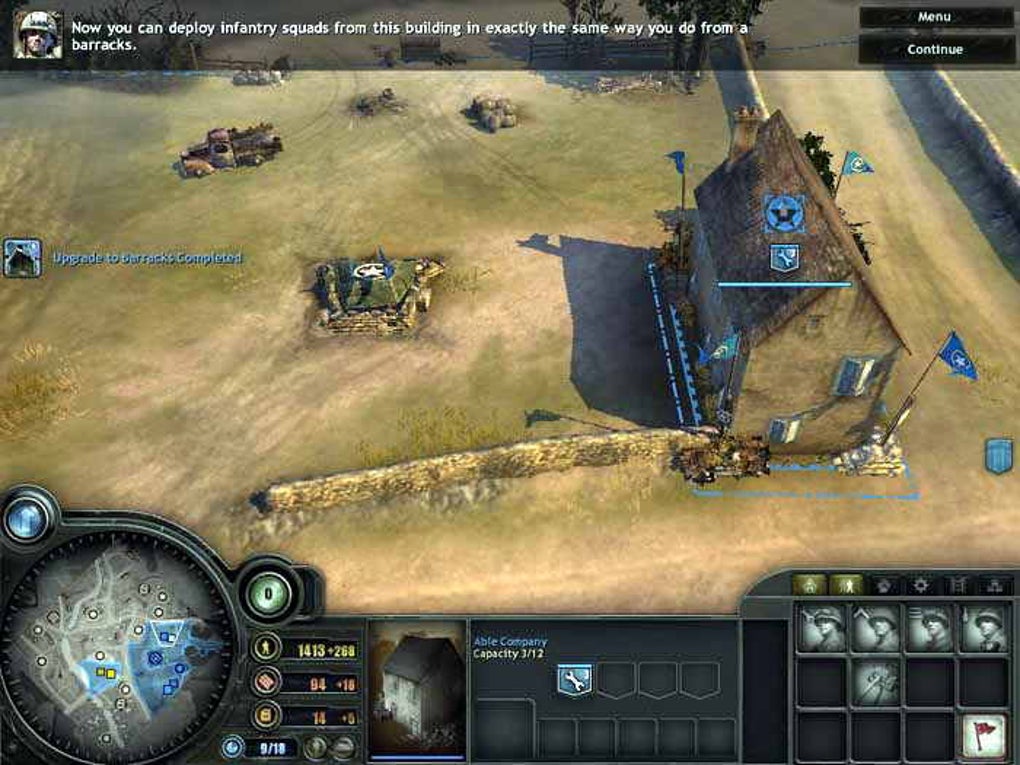Activate the blue orb button above minimap

(28, 518)
